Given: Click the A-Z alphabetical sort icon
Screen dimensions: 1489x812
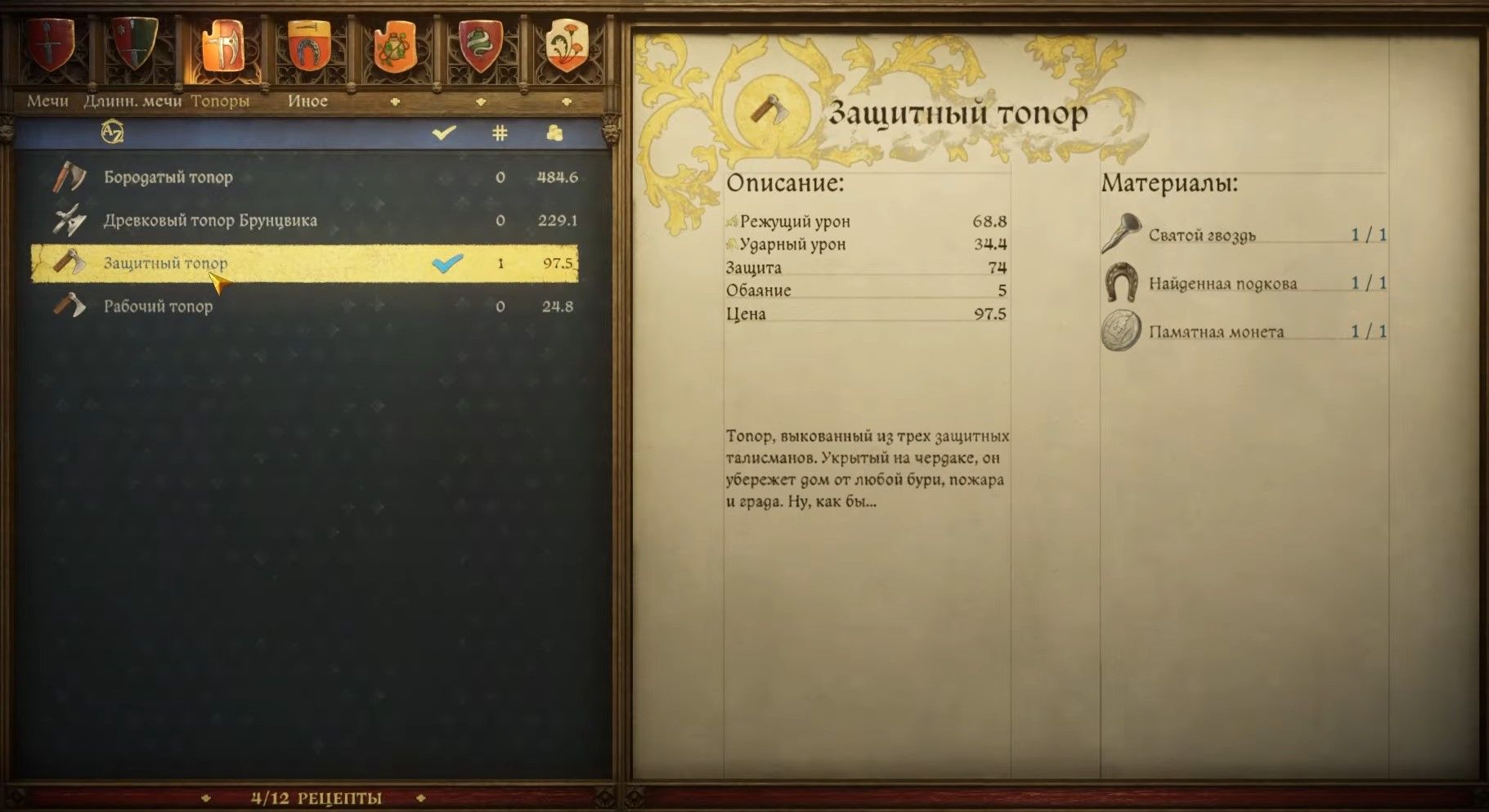Looking at the screenshot, I should coord(113,131).
